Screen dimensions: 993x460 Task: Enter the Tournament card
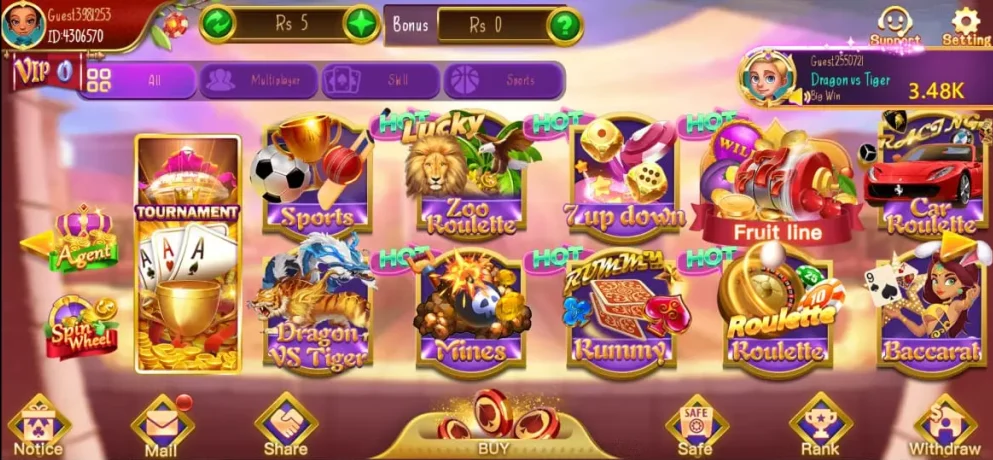tap(188, 255)
